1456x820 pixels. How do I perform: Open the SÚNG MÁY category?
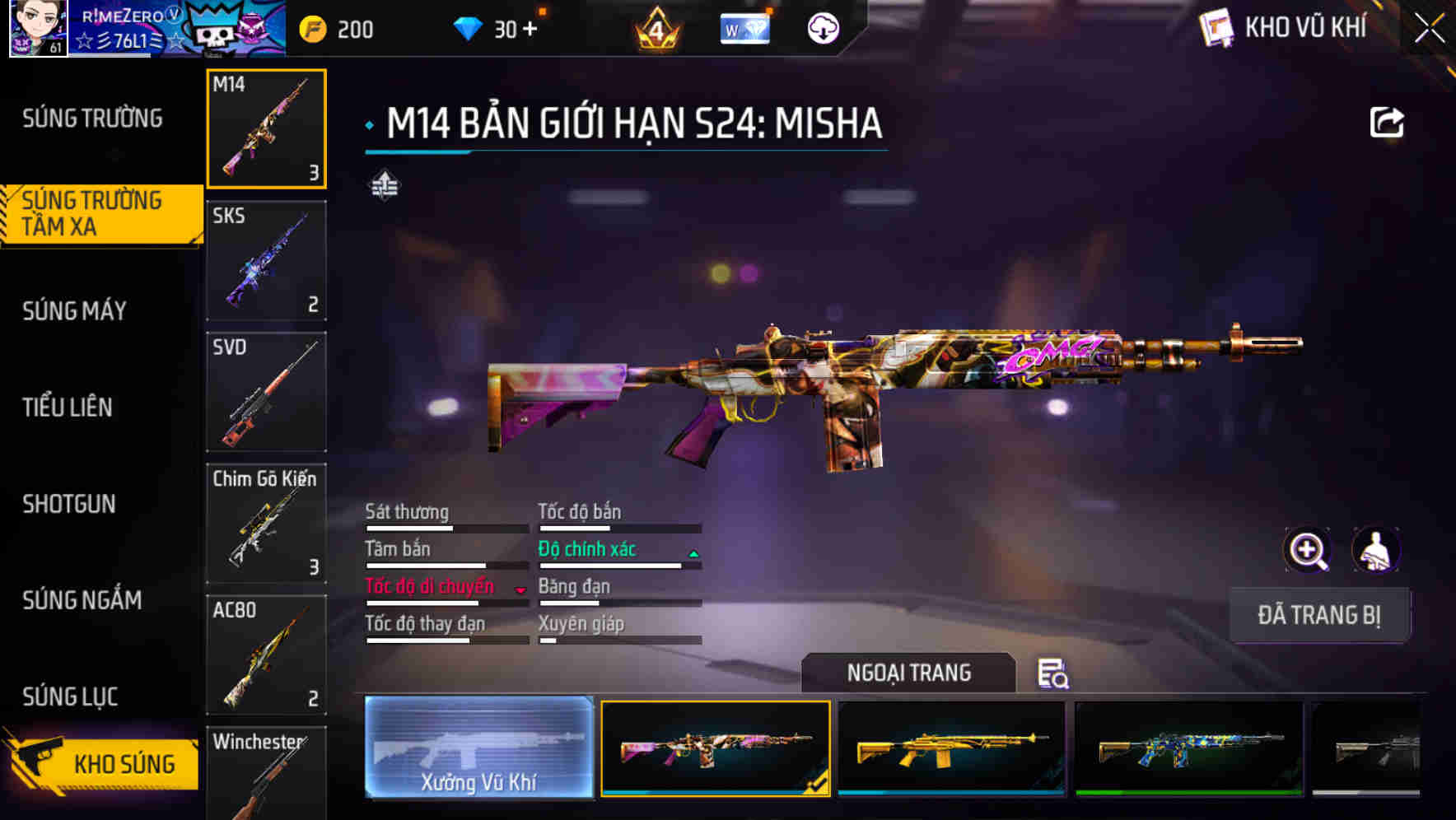(72, 310)
